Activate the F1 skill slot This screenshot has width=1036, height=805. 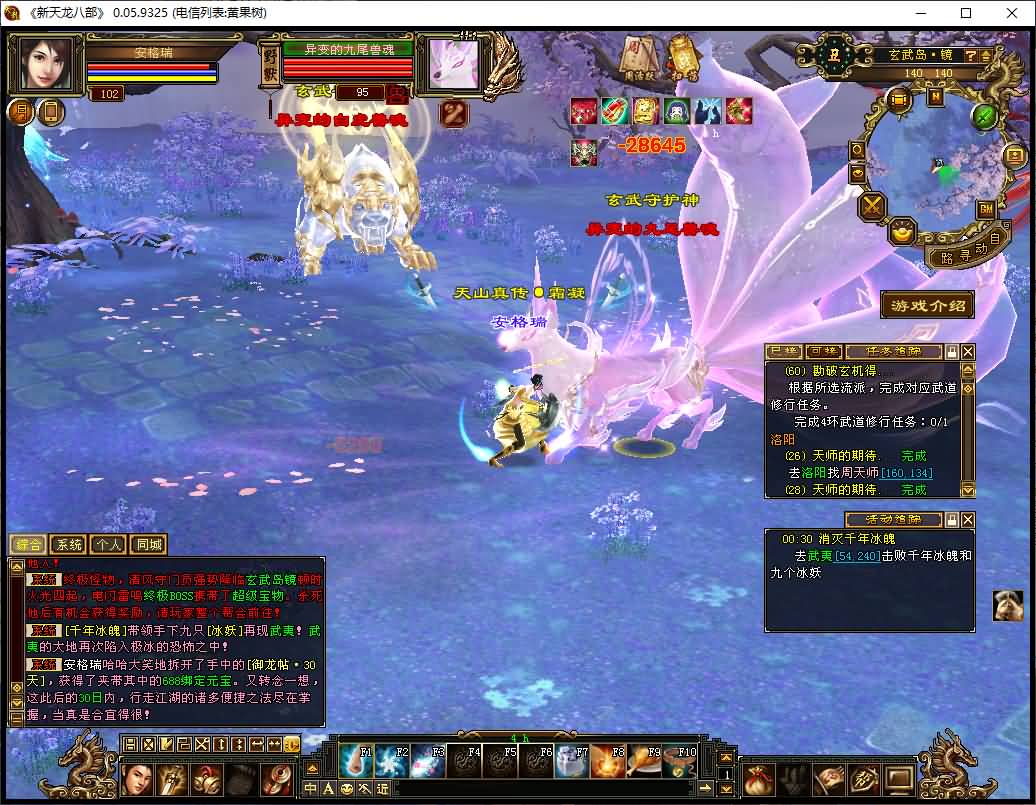coord(357,762)
